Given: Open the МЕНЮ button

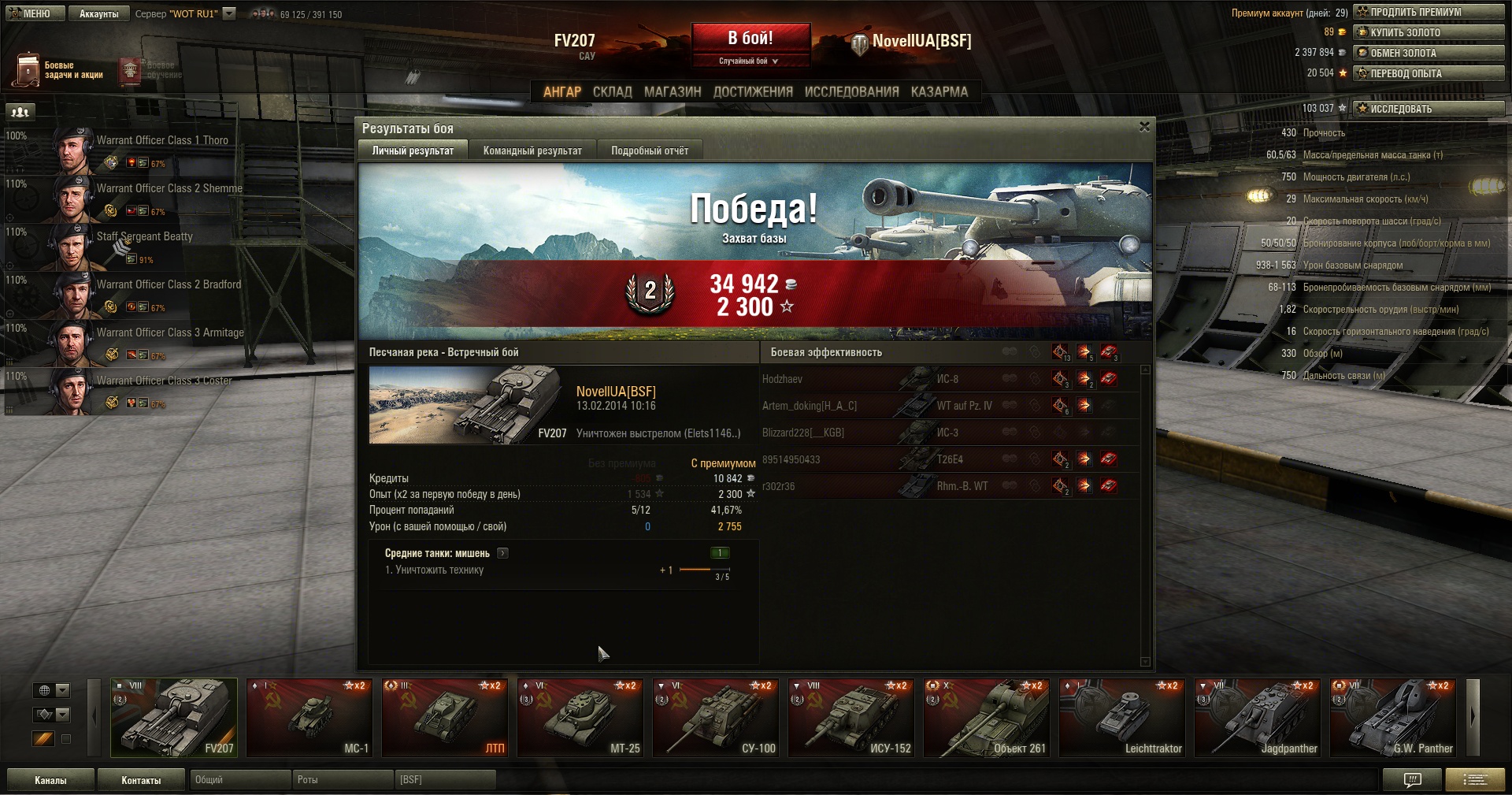Looking at the screenshot, I should click(x=32, y=13).
